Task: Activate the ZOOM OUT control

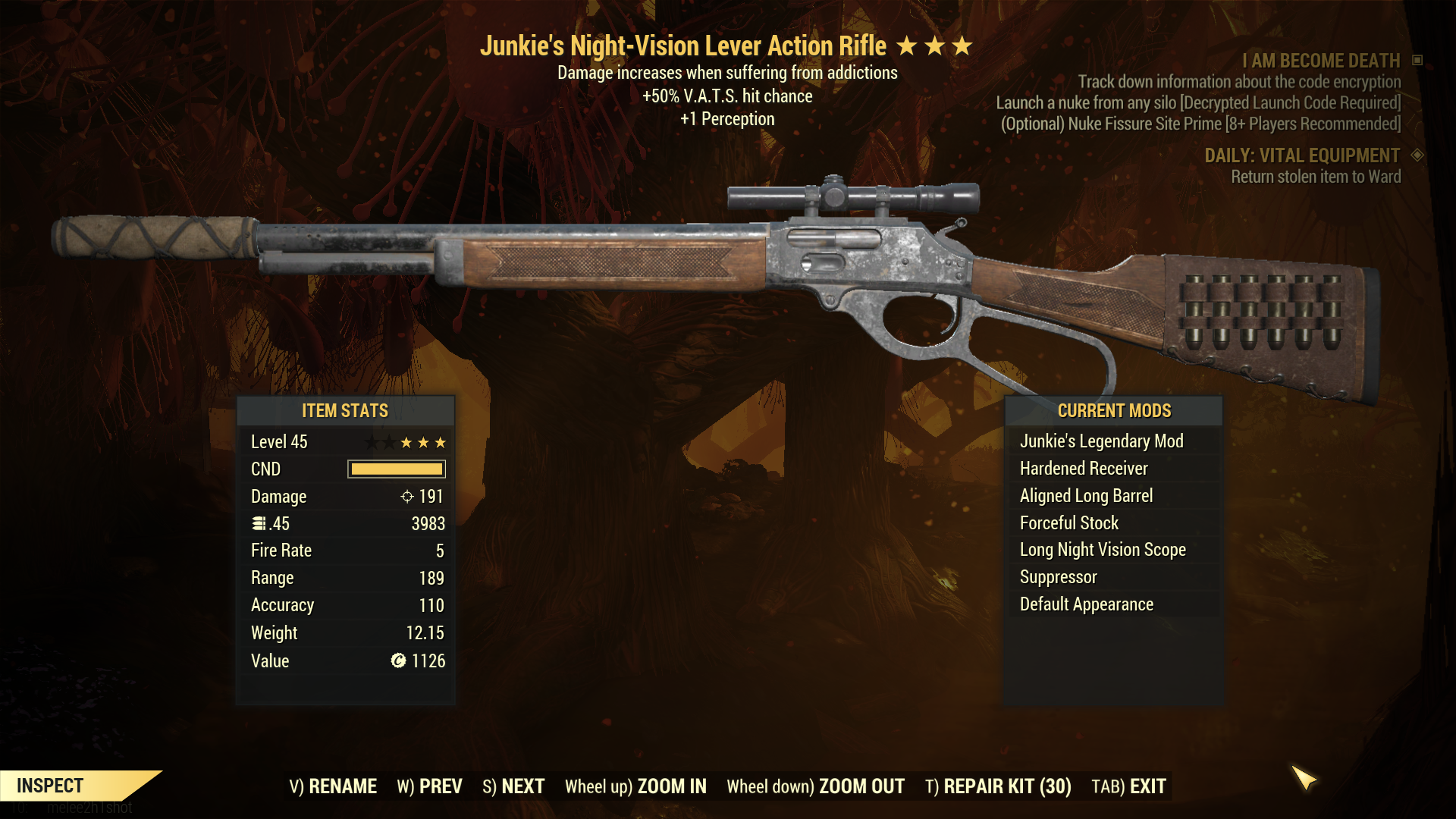Action: click(x=815, y=786)
